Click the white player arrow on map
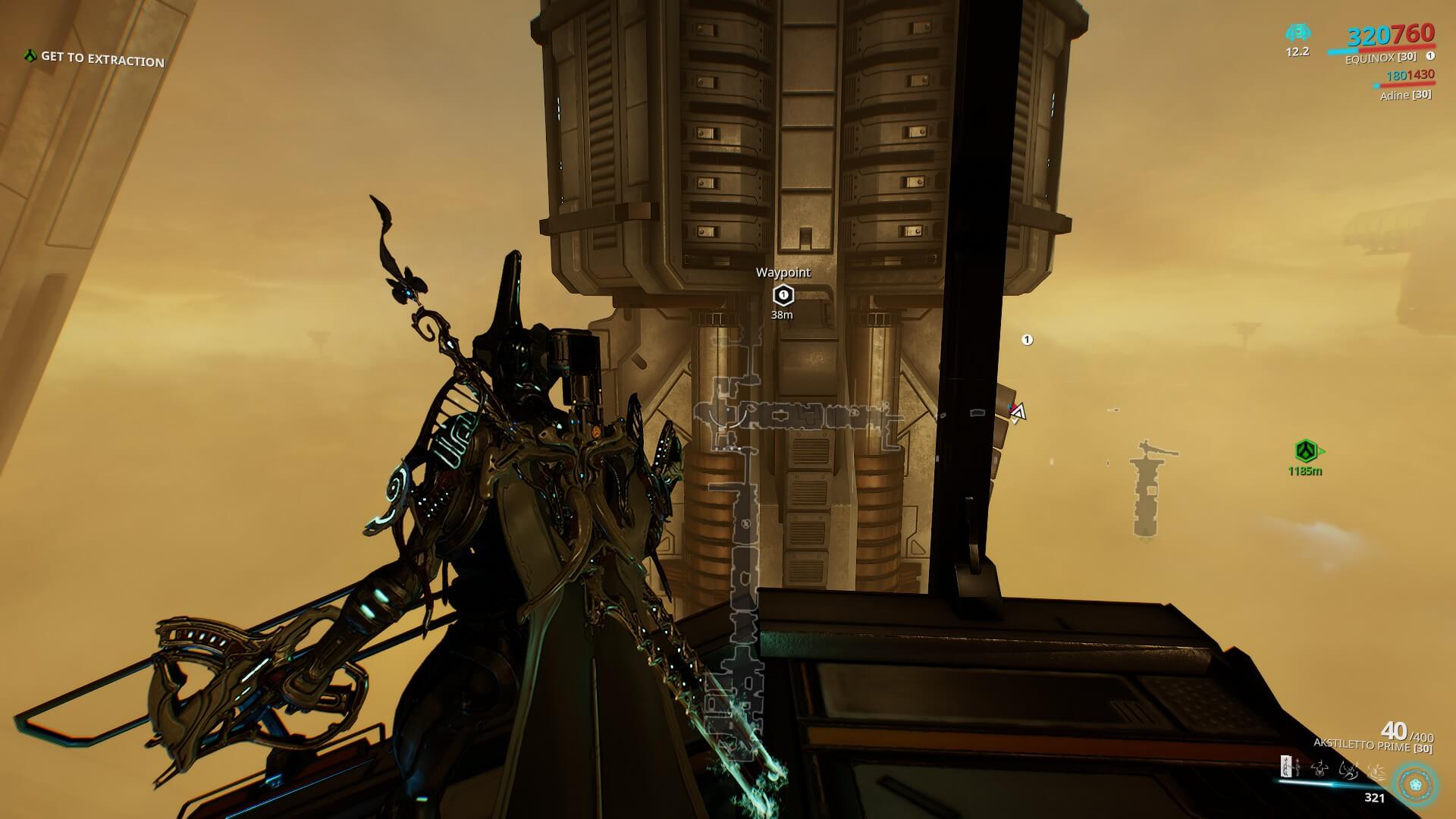Image resolution: width=1456 pixels, height=819 pixels. (1018, 412)
